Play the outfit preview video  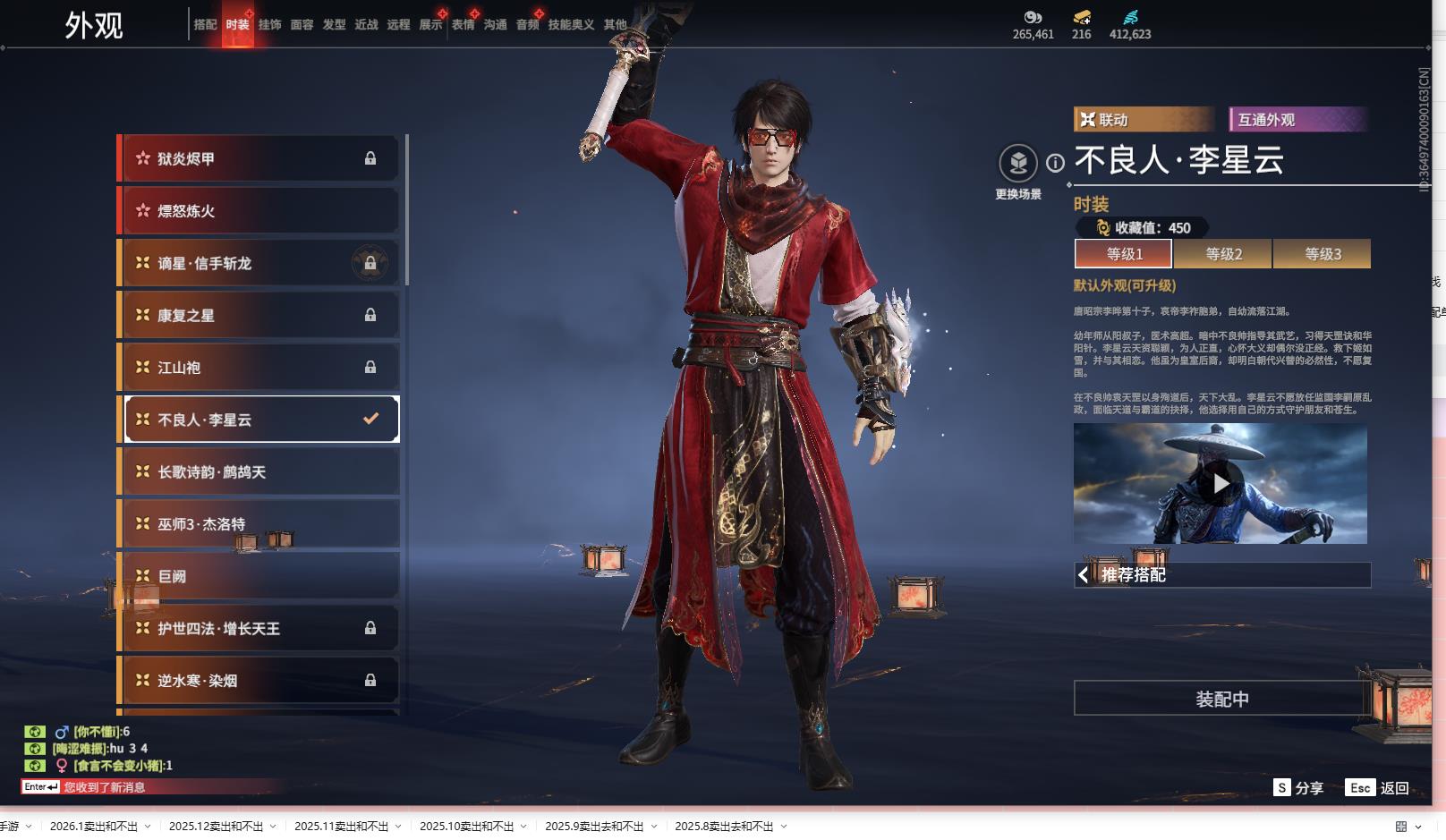(x=1221, y=484)
